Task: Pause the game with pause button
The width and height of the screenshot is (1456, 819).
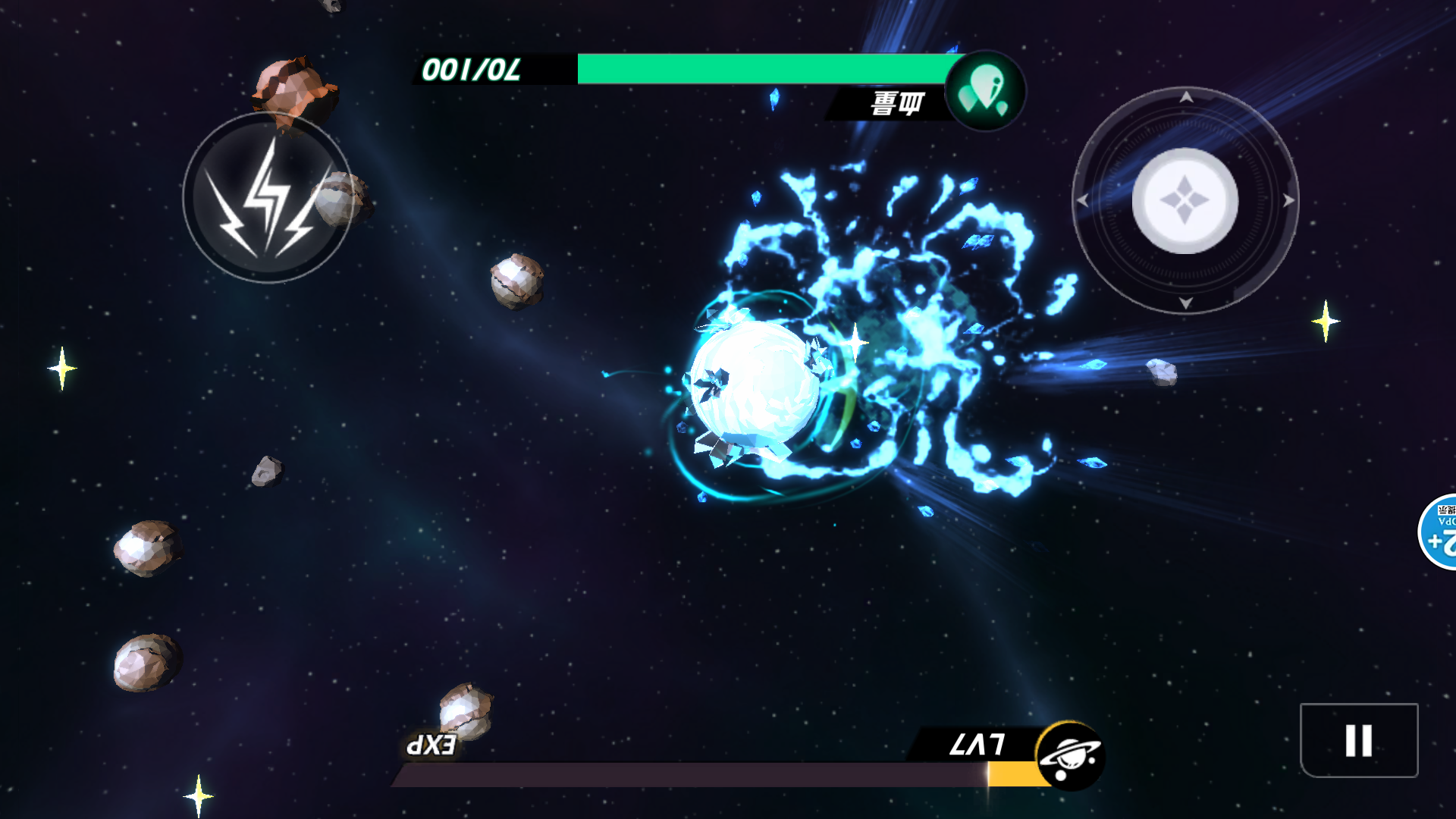Action: pyautogui.click(x=1358, y=740)
